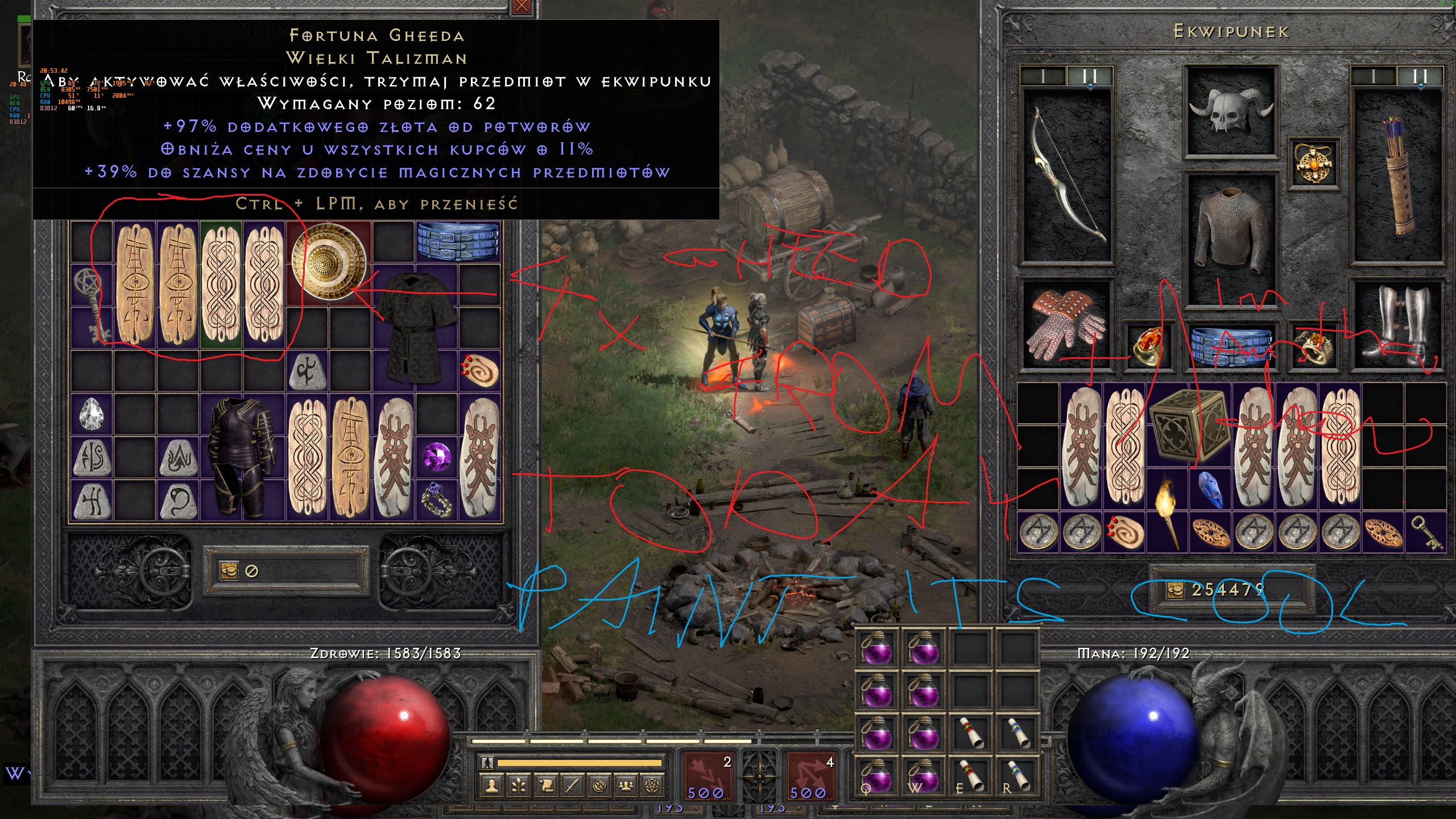Select the arrow quiver off-hand slot

pos(1399,176)
